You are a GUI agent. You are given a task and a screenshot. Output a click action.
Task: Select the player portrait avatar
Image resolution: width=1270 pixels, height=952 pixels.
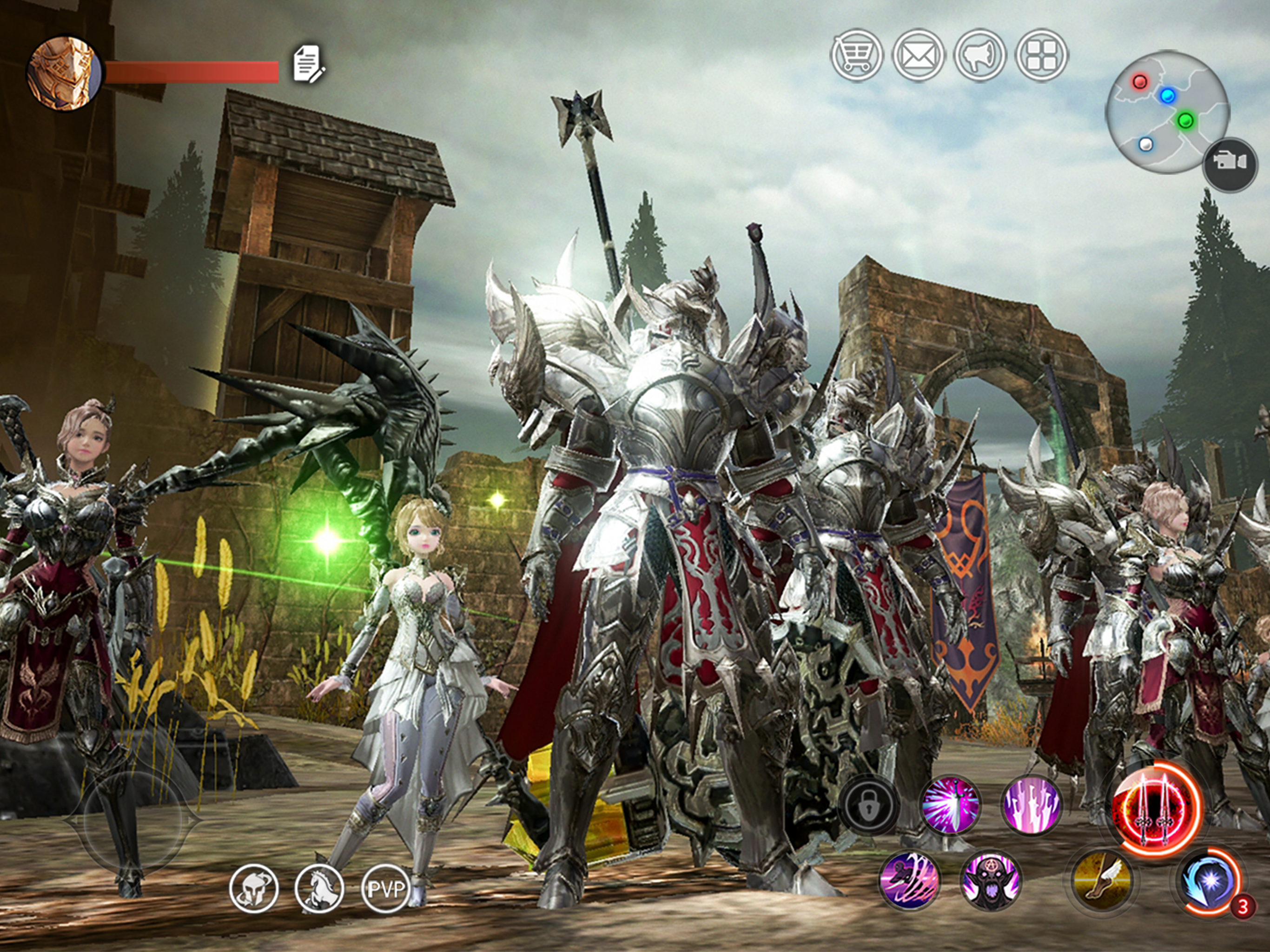tap(63, 73)
